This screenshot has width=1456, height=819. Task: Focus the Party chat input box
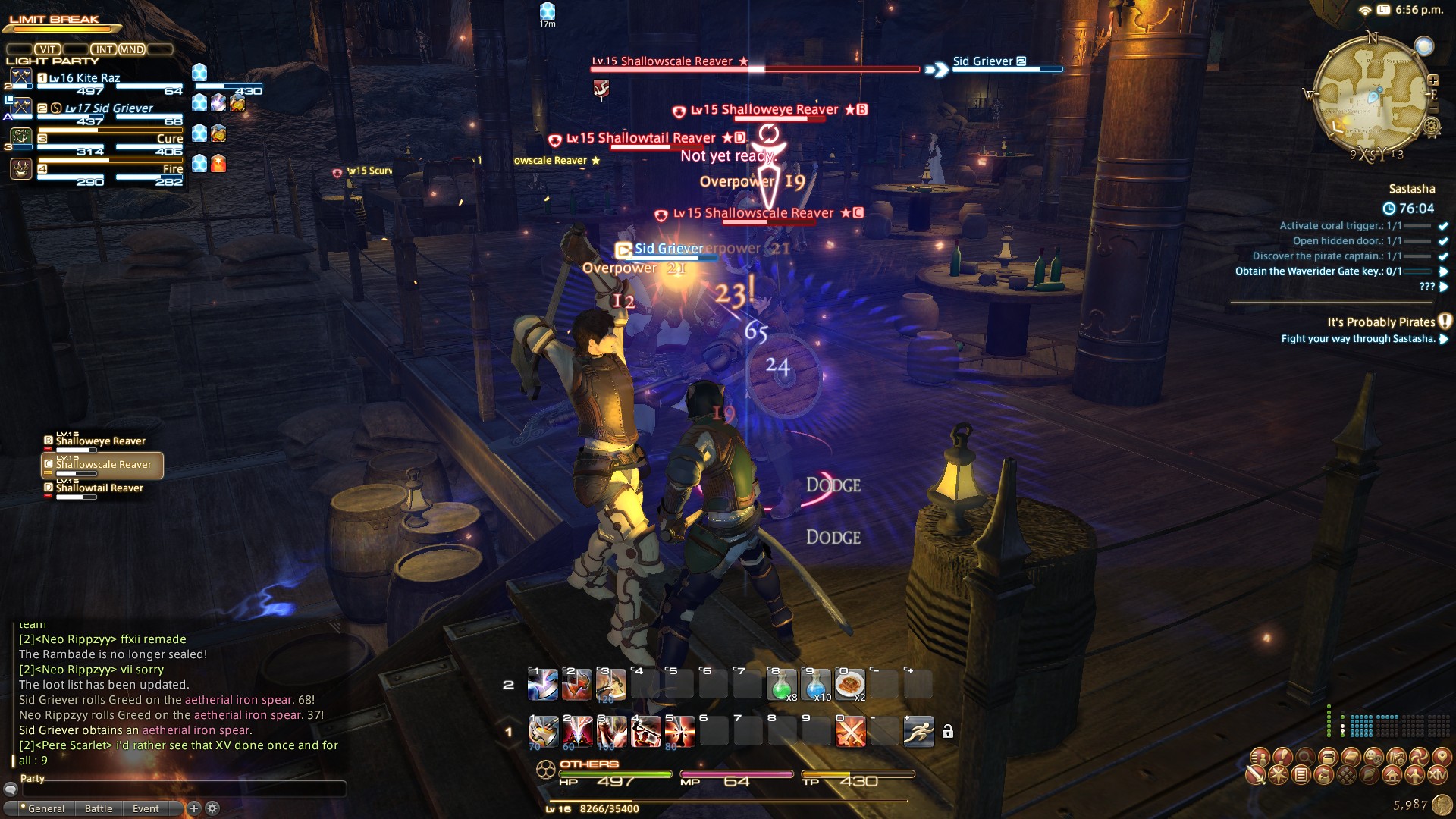click(x=184, y=789)
